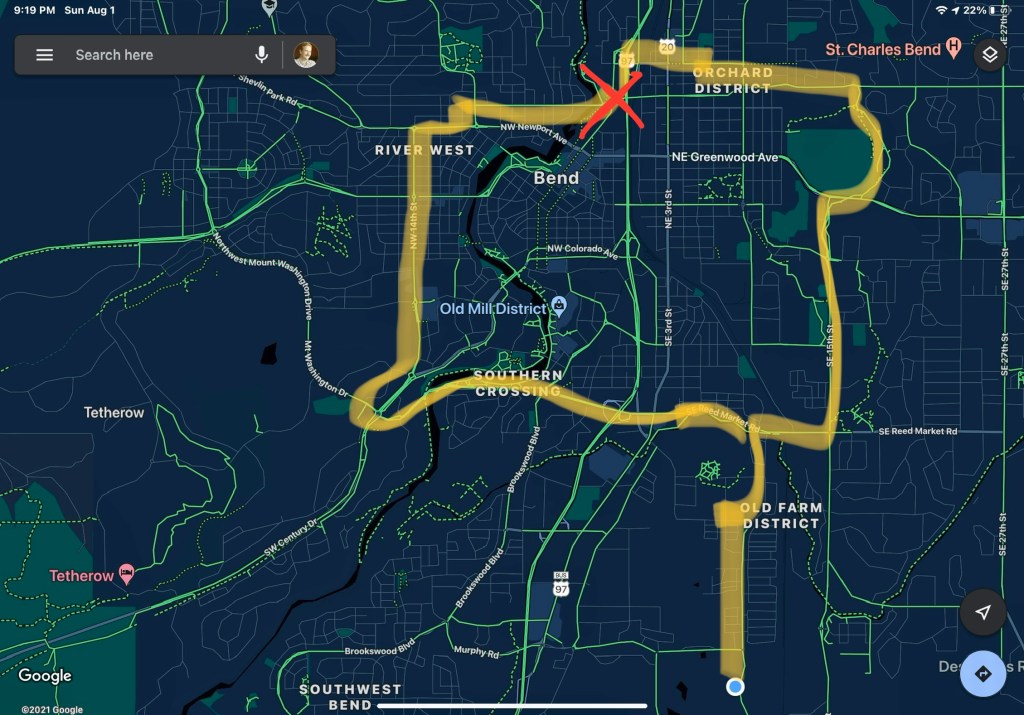Select the St. Charles Bend hospital marker
This screenshot has width=1024, height=715.
click(x=954, y=48)
